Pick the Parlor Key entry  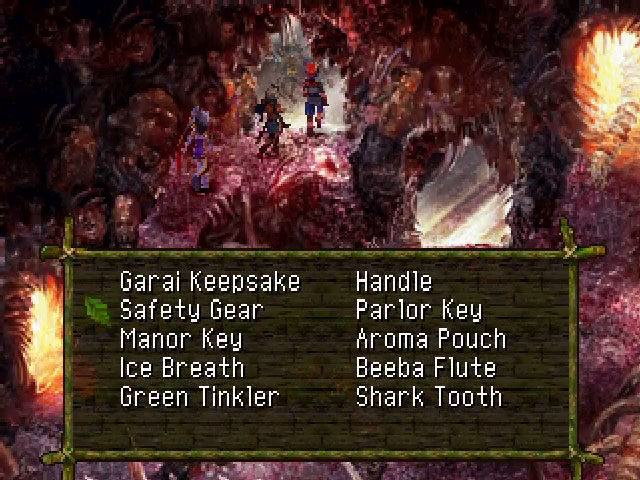(x=419, y=310)
